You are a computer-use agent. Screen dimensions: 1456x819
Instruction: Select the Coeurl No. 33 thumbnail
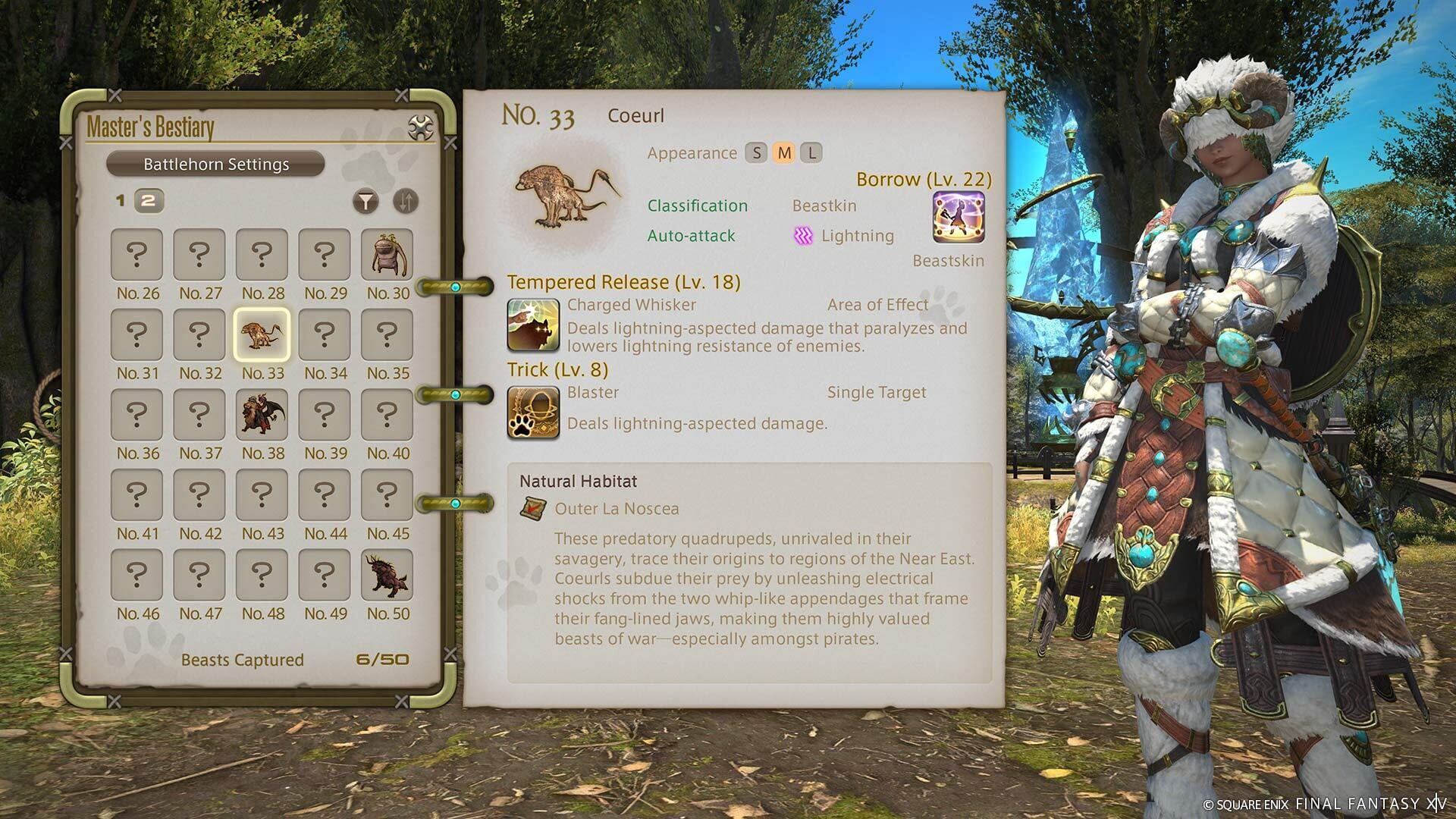(262, 334)
